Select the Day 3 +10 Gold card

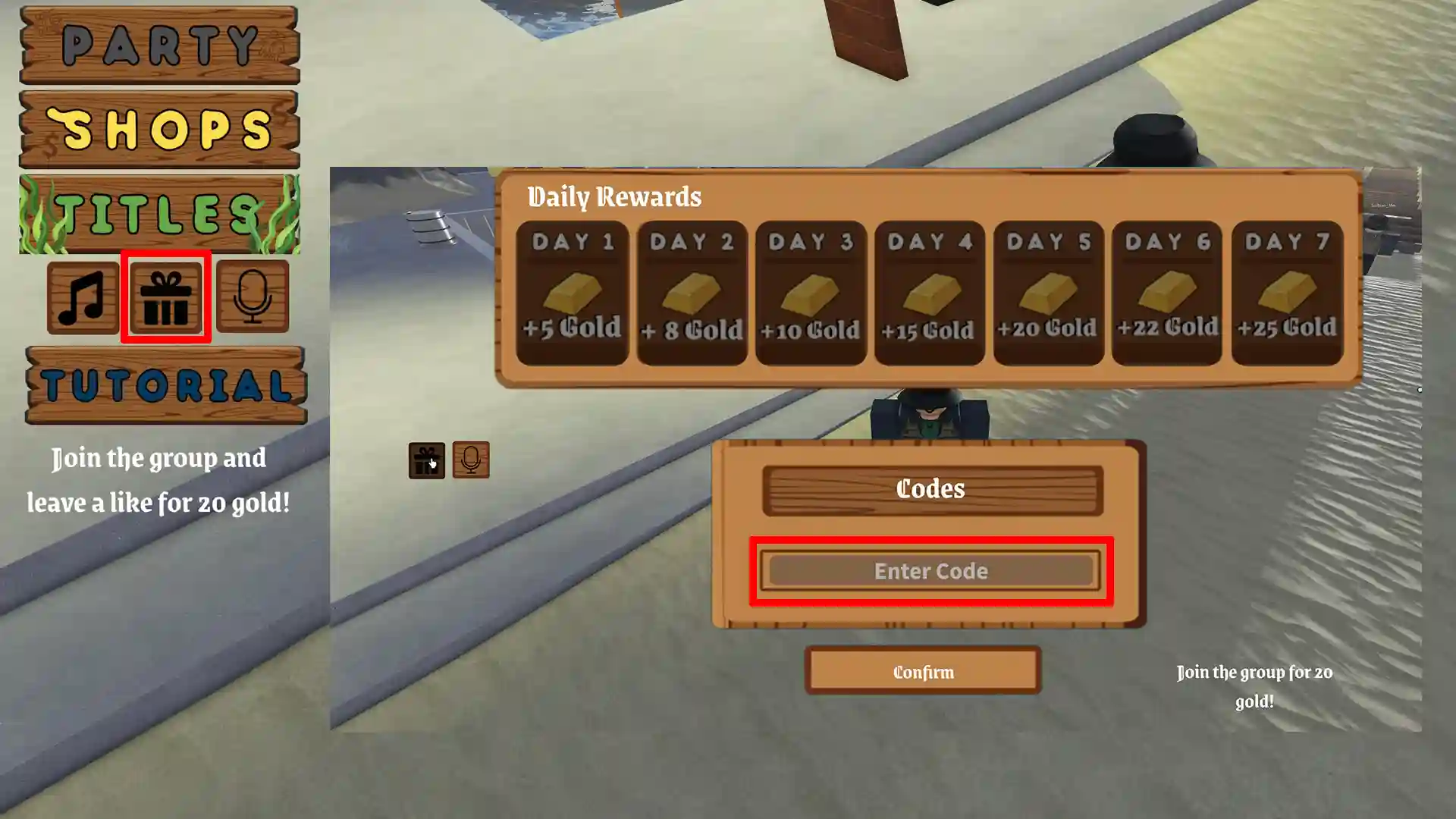(x=811, y=293)
